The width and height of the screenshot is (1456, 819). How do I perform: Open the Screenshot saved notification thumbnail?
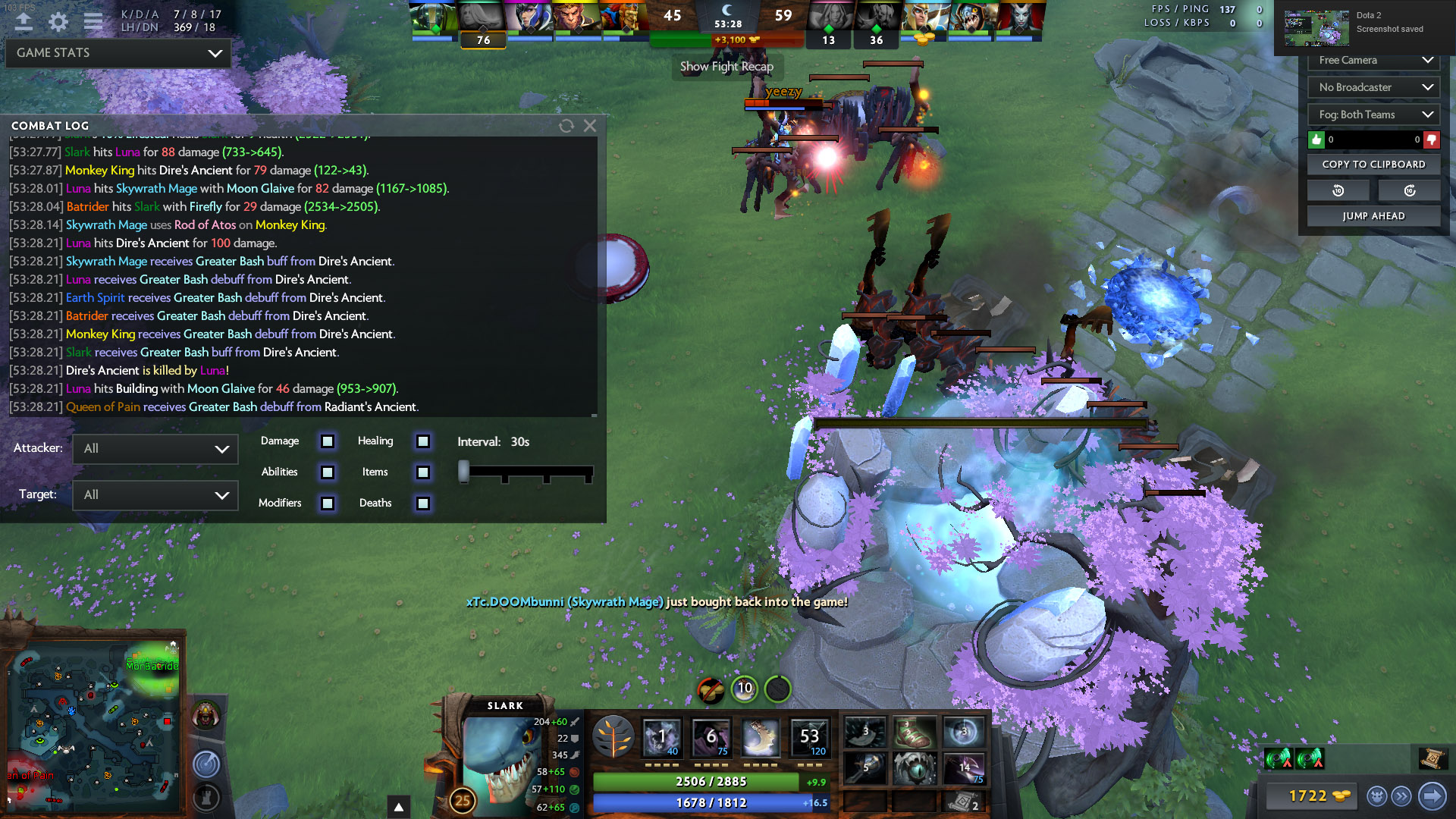1316,29
